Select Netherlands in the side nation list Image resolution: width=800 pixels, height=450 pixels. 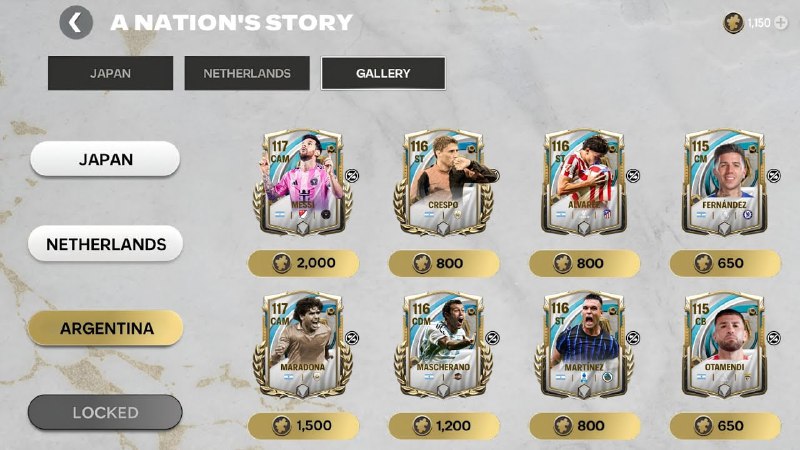pyautogui.click(x=105, y=243)
